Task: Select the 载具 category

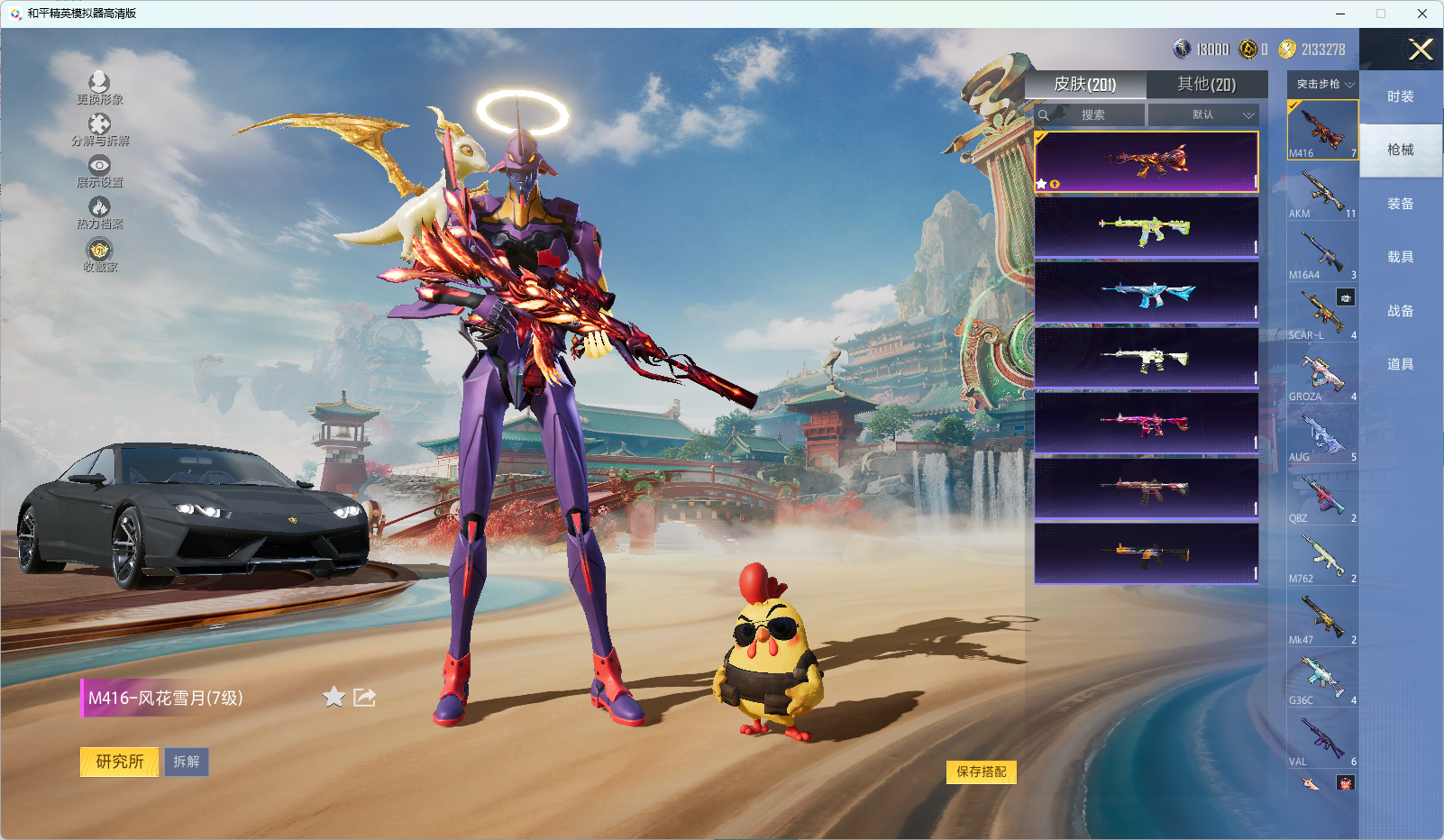Action: (x=1400, y=257)
